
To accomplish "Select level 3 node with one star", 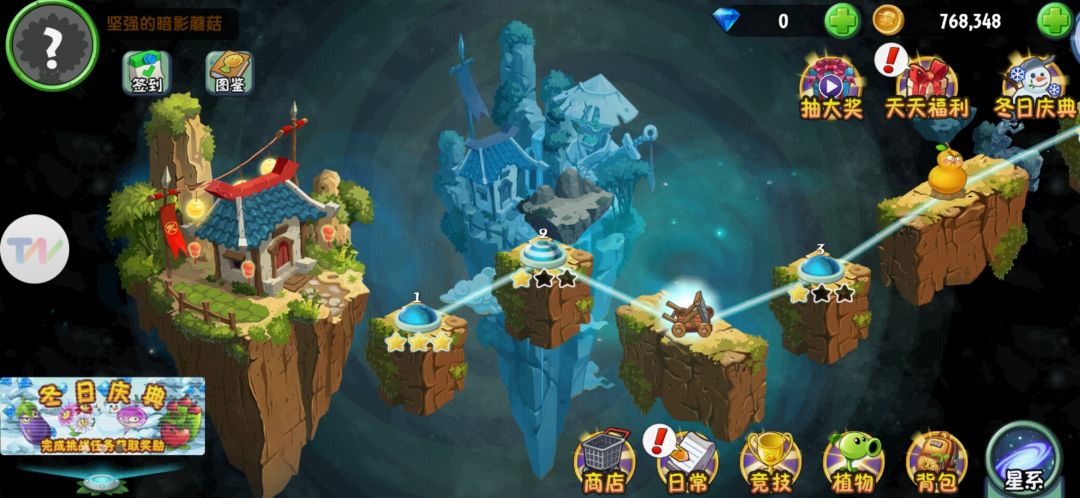I will pyautogui.click(x=821, y=268).
